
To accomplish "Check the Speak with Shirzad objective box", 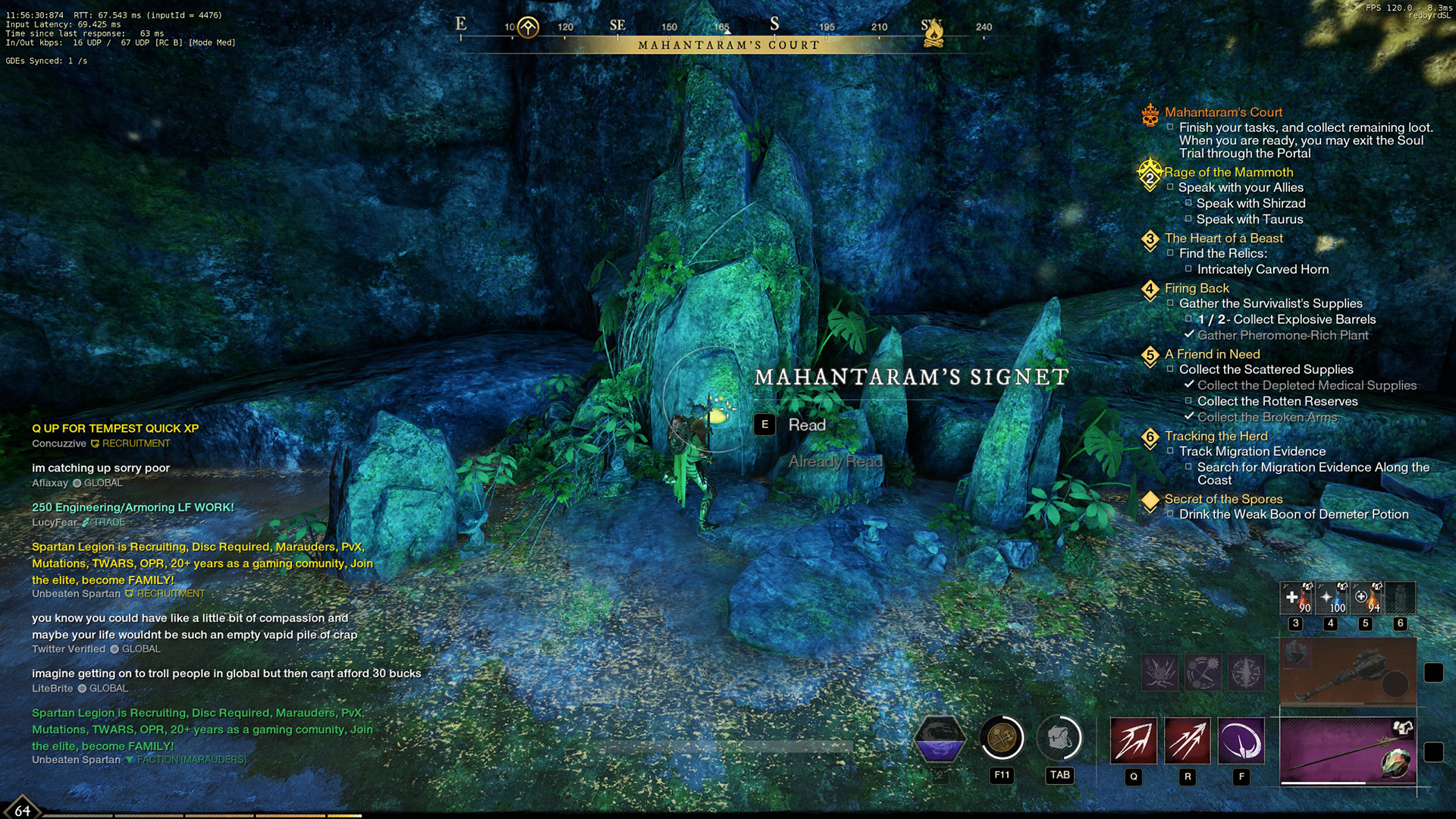I will pyautogui.click(x=1189, y=203).
